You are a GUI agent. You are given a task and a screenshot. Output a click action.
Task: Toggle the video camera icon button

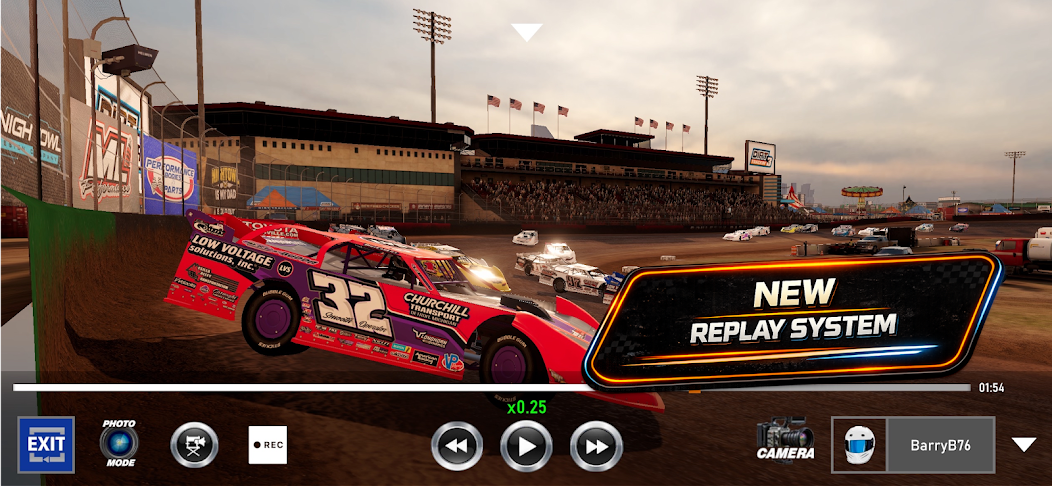[194, 445]
